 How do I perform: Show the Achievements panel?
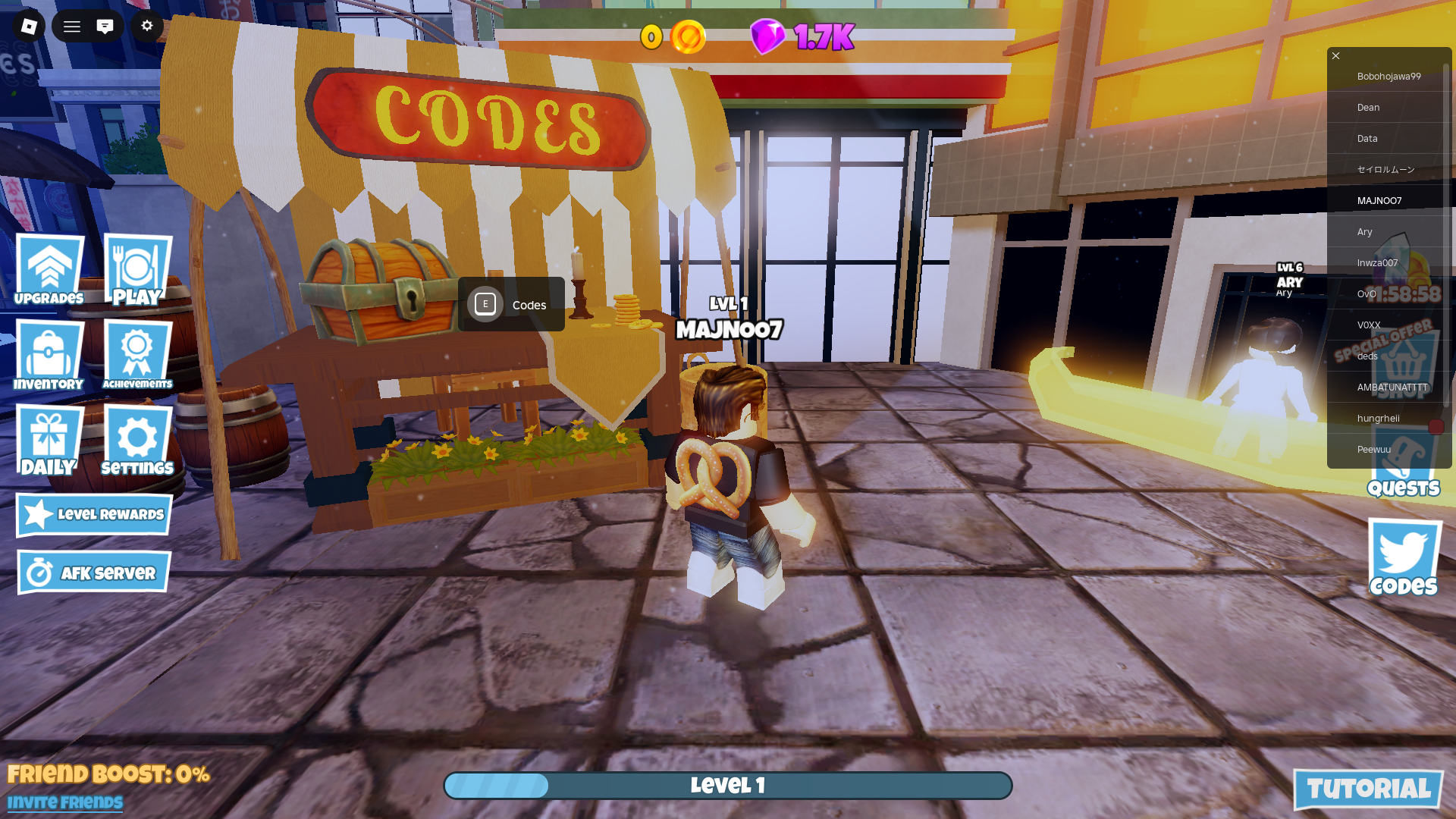pyautogui.click(x=137, y=356)
